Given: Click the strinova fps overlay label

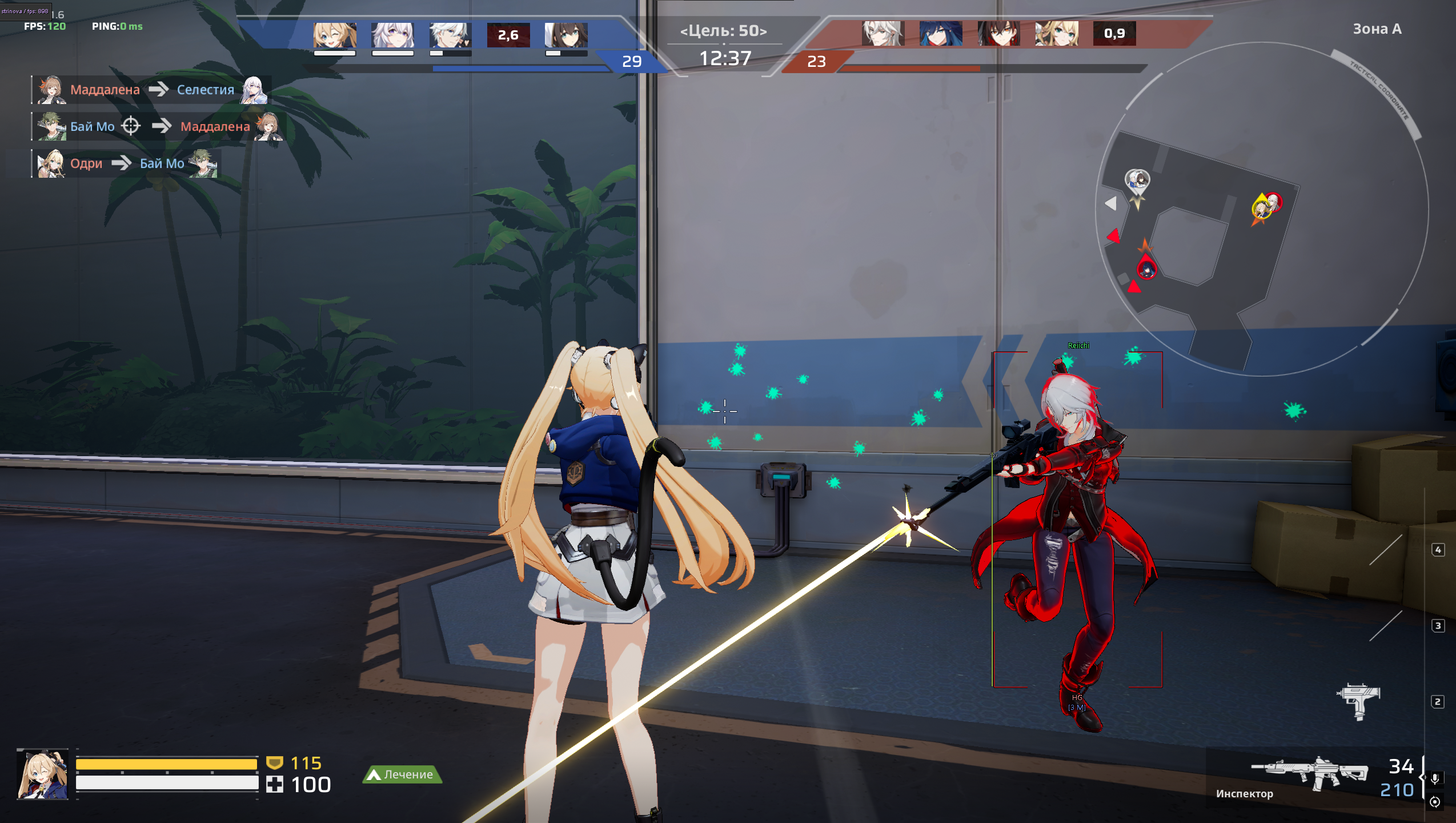Looking at the screenshot, I should (25, 11).
